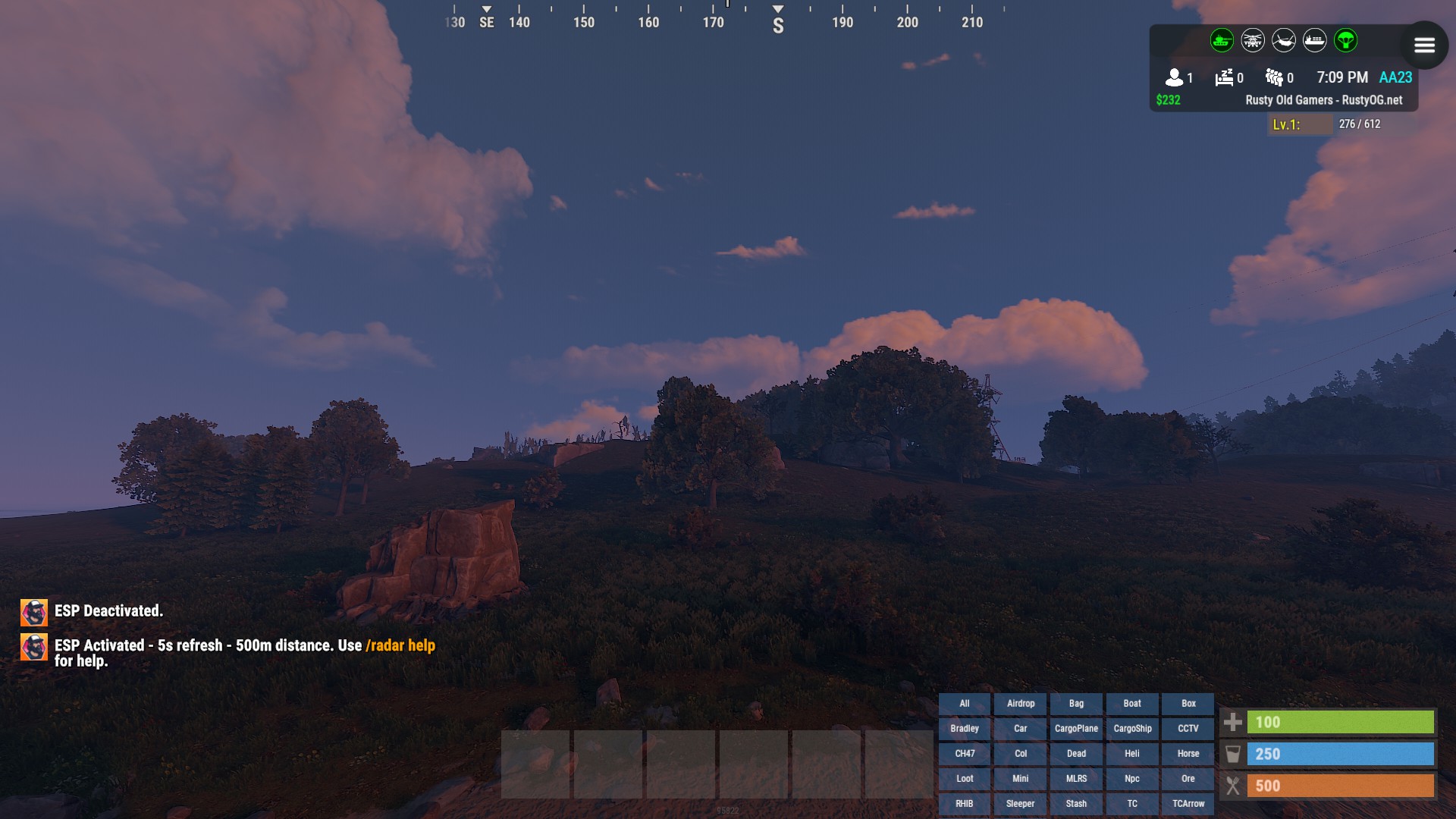Toggle the All ESP filter
The height and width of the screenshot is (819, 1456).
tap(964, 704)
